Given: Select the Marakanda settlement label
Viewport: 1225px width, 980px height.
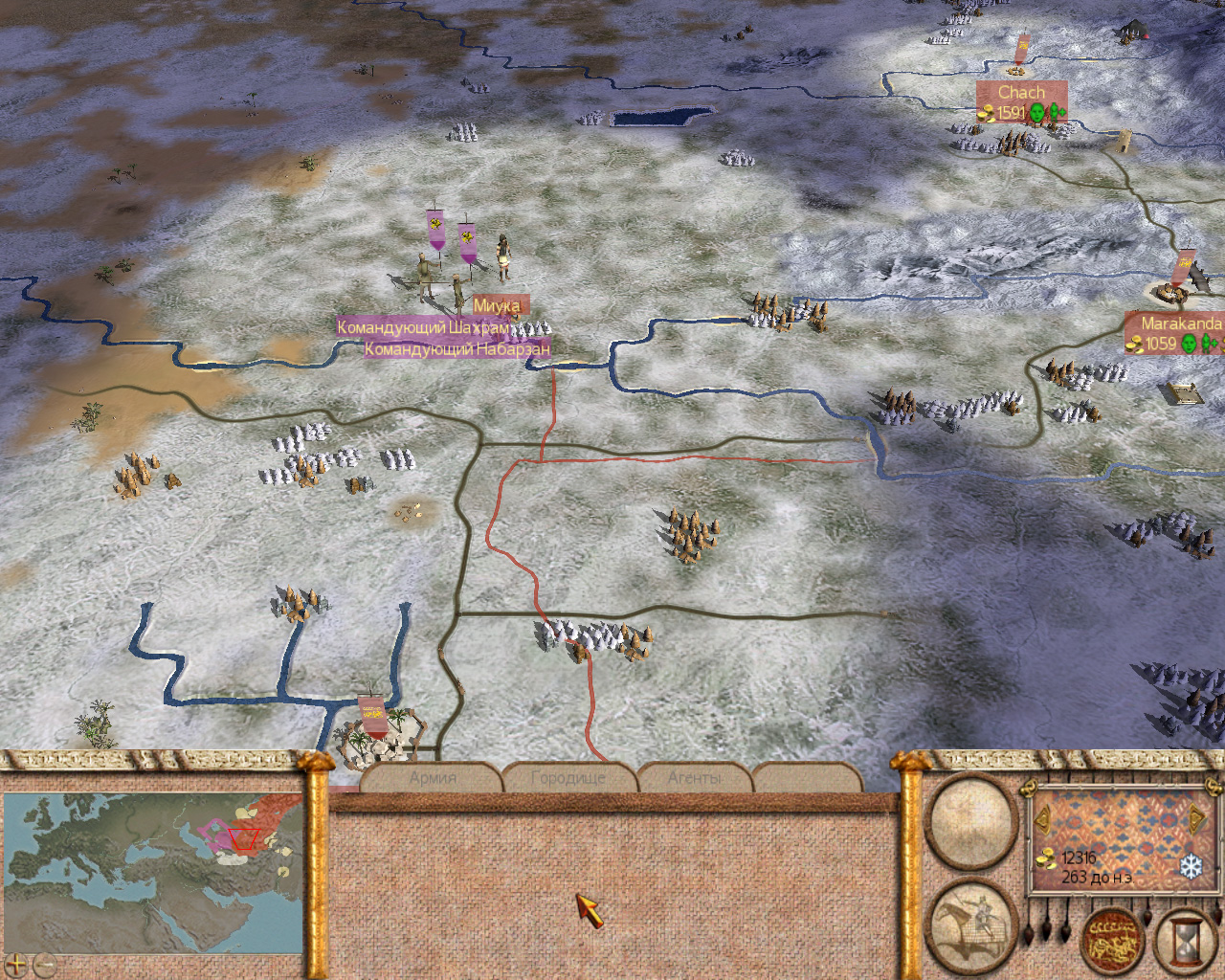Looking at the screenshot, I should coord(1180,323).
